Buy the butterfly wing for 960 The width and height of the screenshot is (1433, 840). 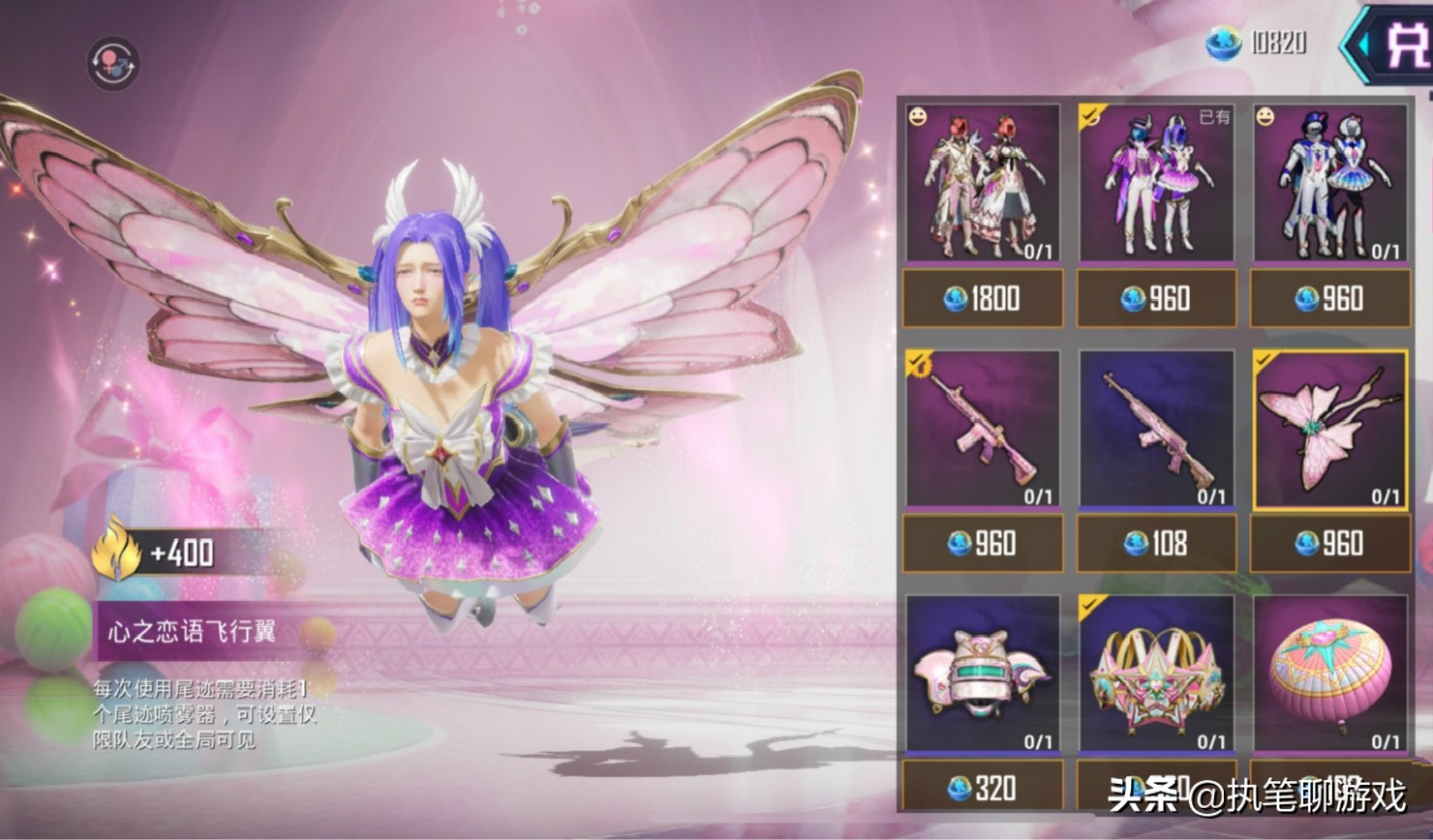tap(1330, 543)
